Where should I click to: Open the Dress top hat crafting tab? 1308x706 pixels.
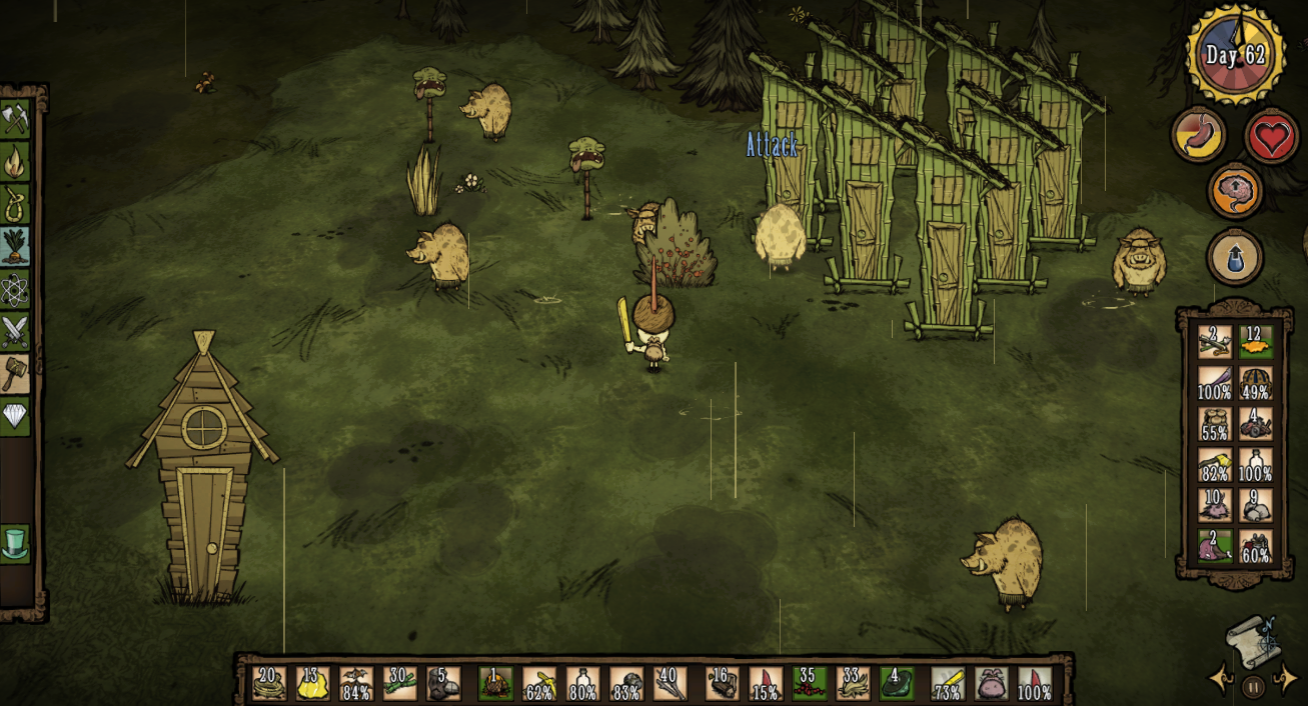pyautogui.click(x=15, y=543)
